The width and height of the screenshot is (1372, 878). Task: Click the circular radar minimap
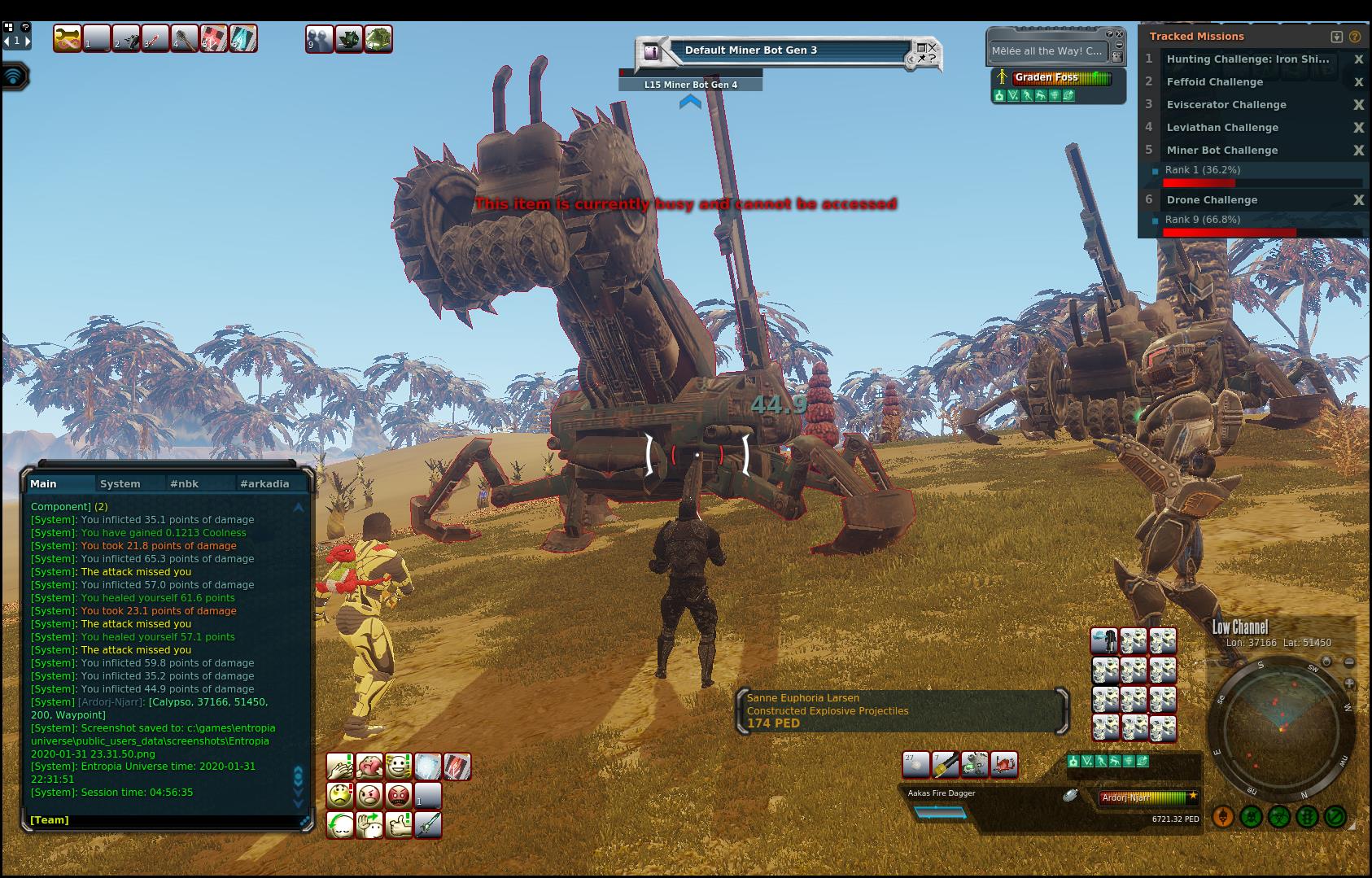pyautogui.click(x=1280, y=728)
